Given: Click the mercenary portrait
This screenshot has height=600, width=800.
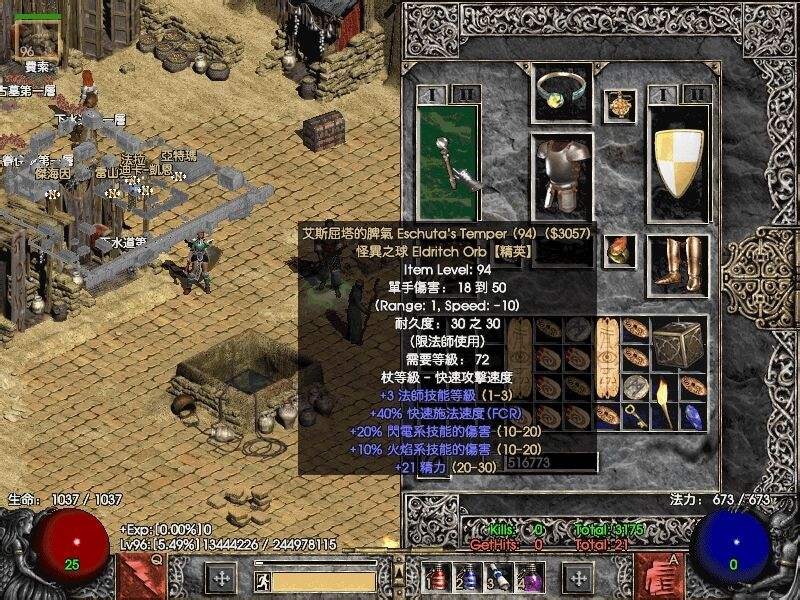Looking at the screenshot, I should (x=36, y=40).
